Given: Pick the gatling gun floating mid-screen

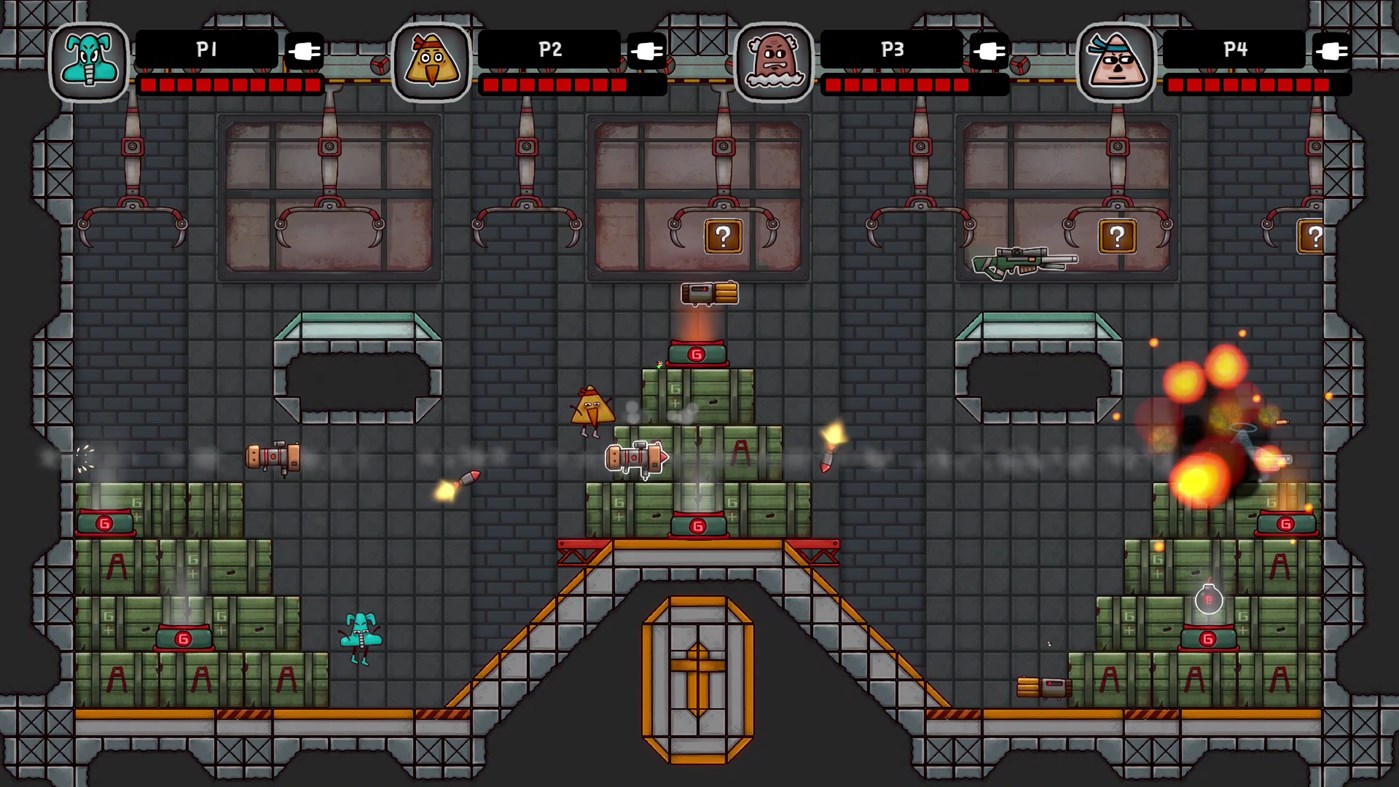Looking at the screenshot, I should point(637,457).
